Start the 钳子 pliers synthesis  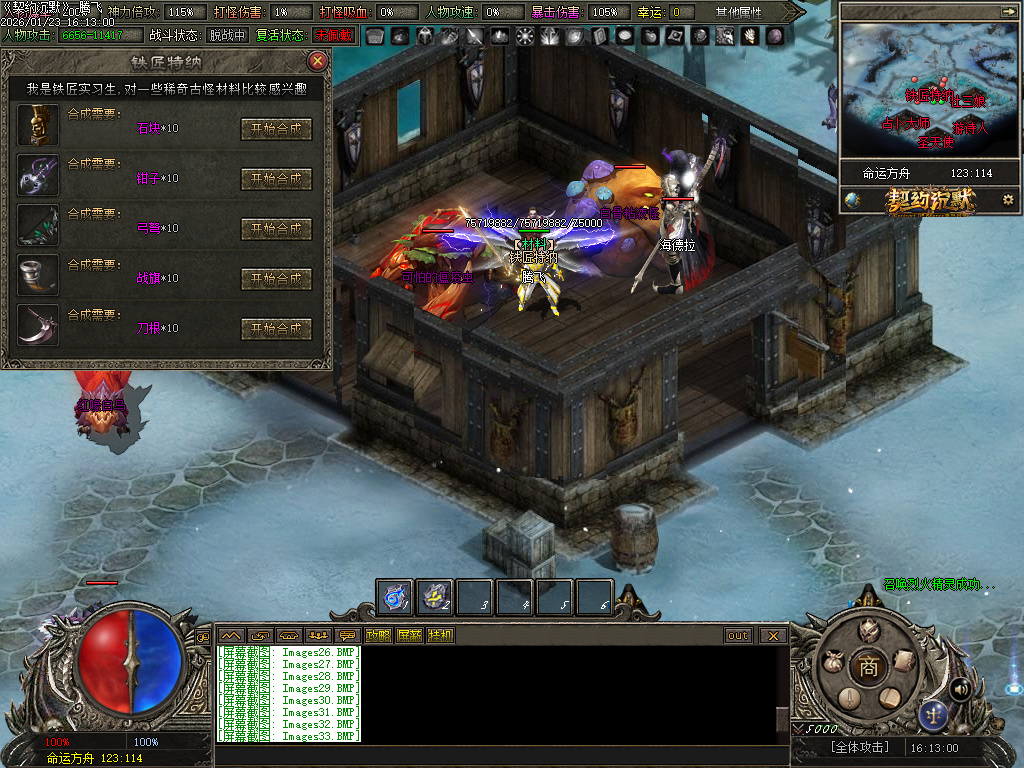(x=276, y=179)
